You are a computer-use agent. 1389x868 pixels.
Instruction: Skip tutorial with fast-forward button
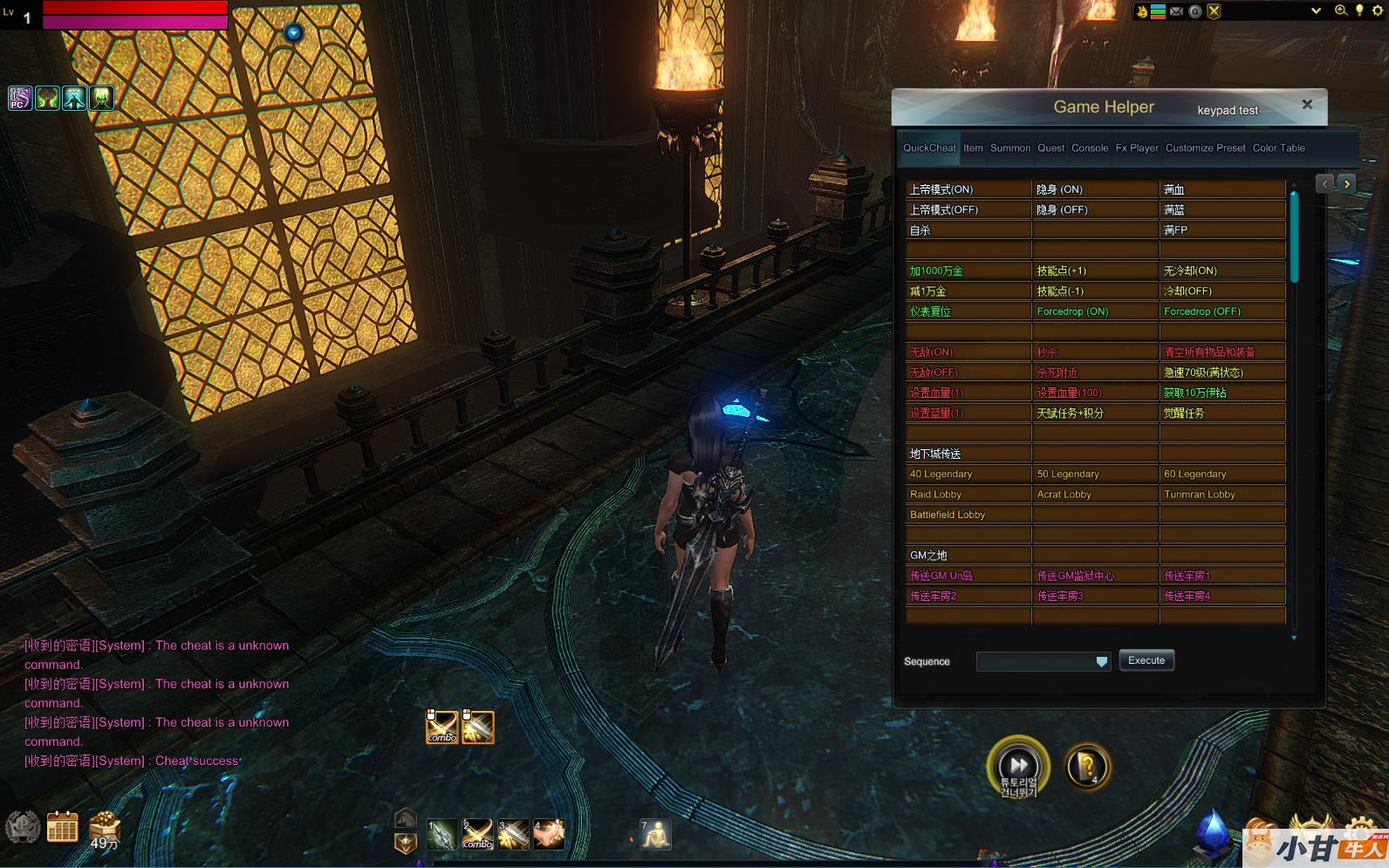1017,764
